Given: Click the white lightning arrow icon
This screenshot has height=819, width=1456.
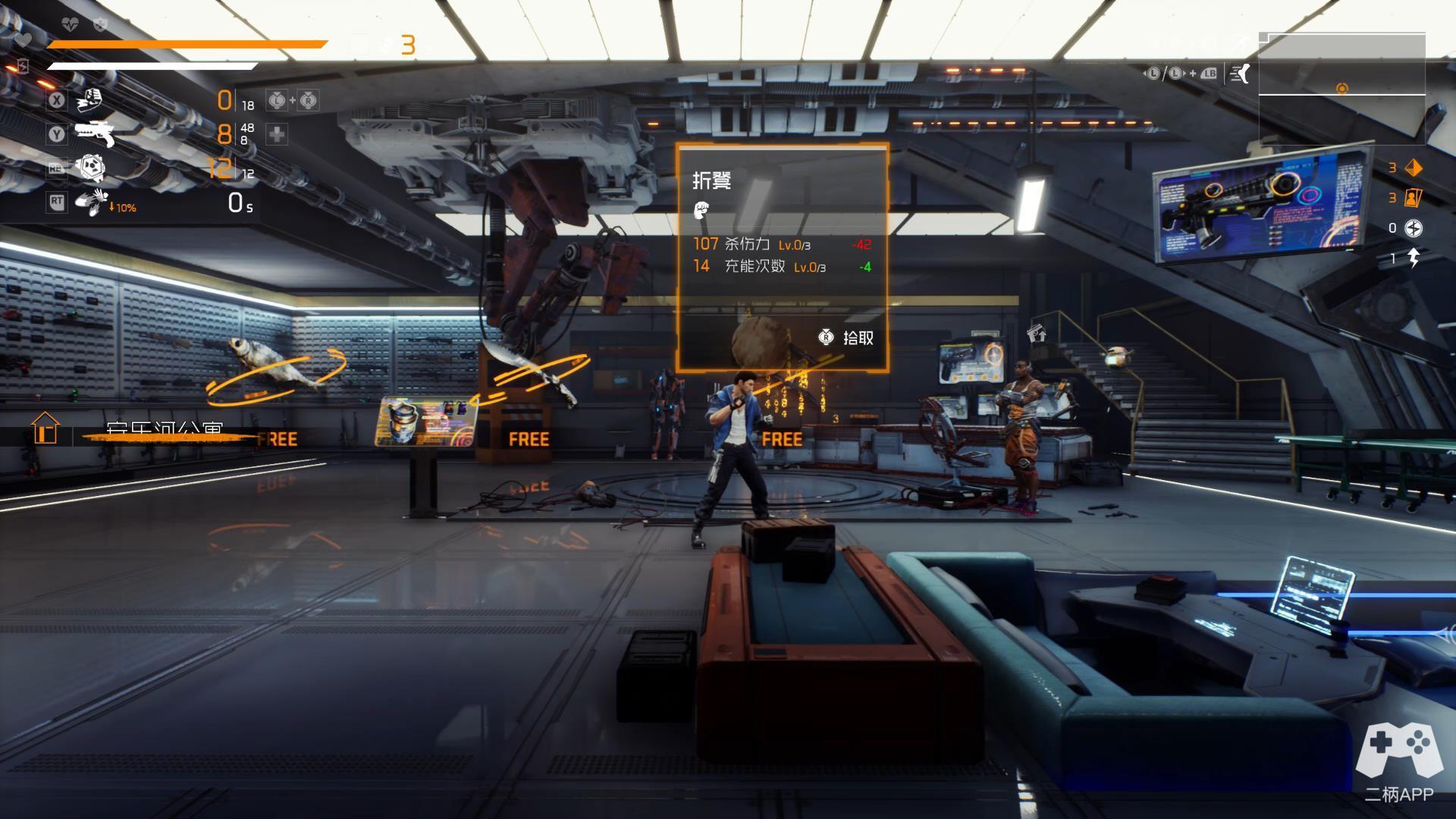Looking at the screenshot, I should 1414,258.
